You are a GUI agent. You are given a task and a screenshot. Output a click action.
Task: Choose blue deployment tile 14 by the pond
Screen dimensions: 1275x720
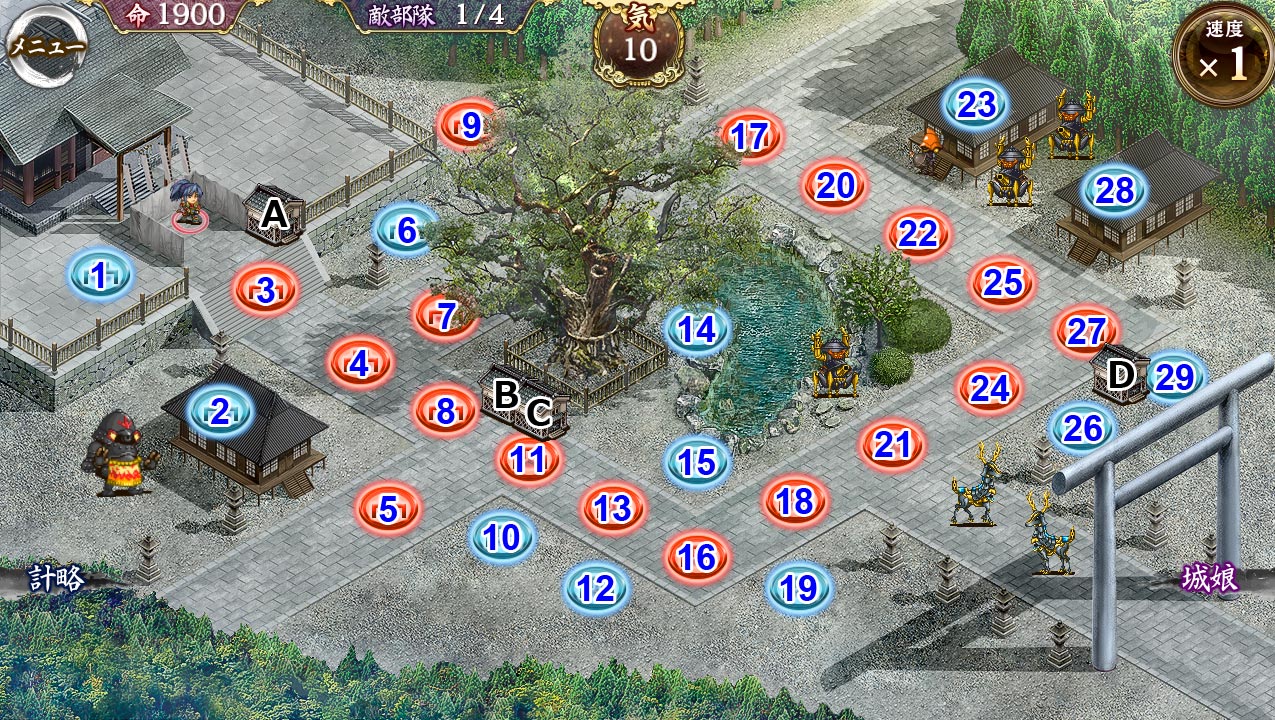[698, 329]
